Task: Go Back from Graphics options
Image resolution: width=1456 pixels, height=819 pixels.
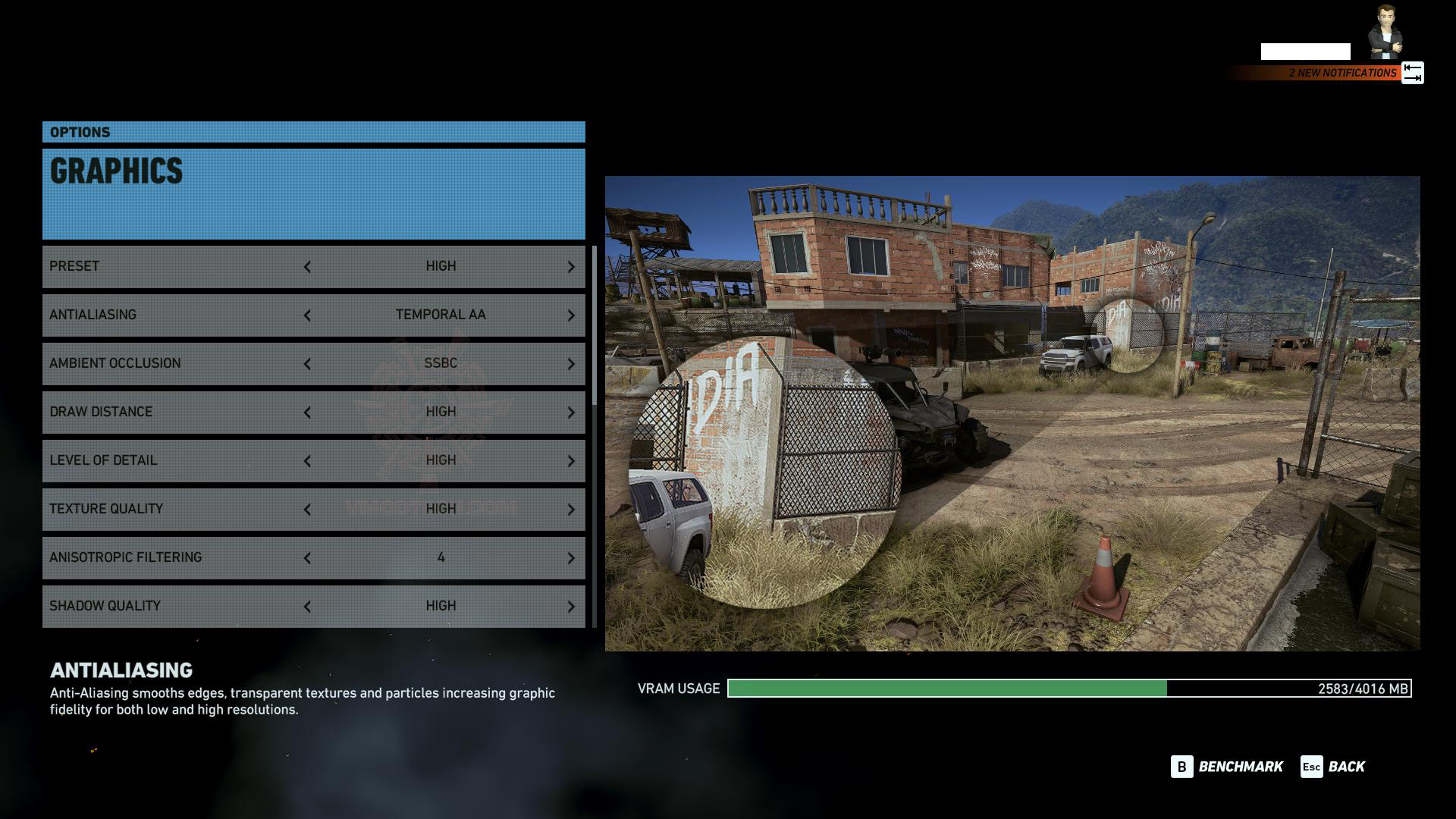Action: tap(1332, 767)
